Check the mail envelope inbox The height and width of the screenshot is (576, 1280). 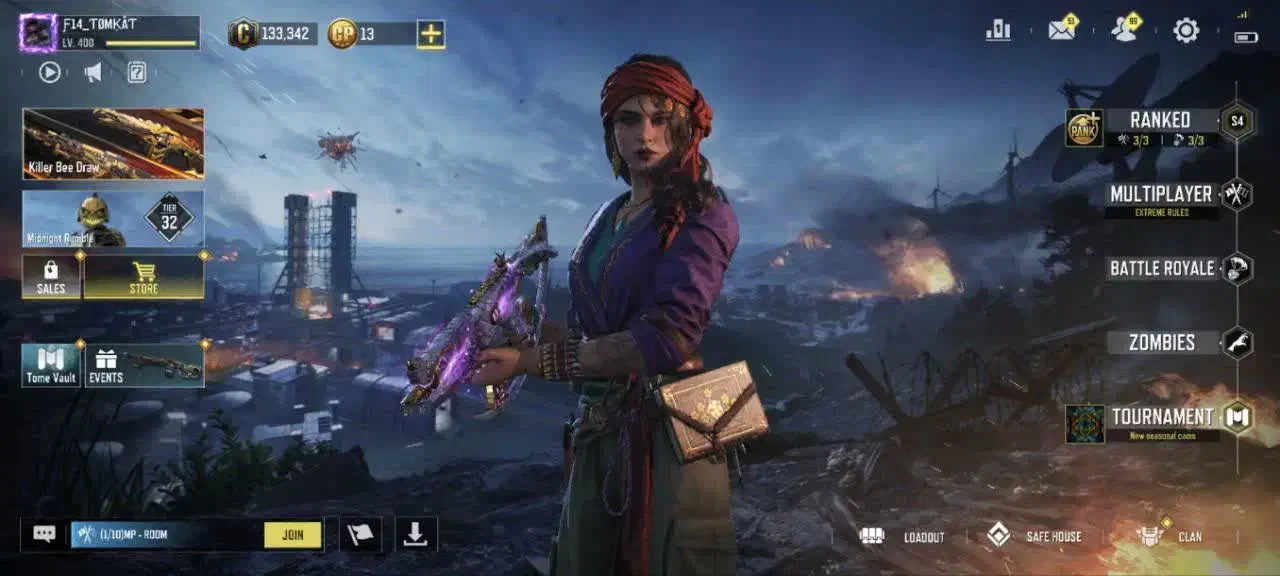click(x=1061, y=31)
